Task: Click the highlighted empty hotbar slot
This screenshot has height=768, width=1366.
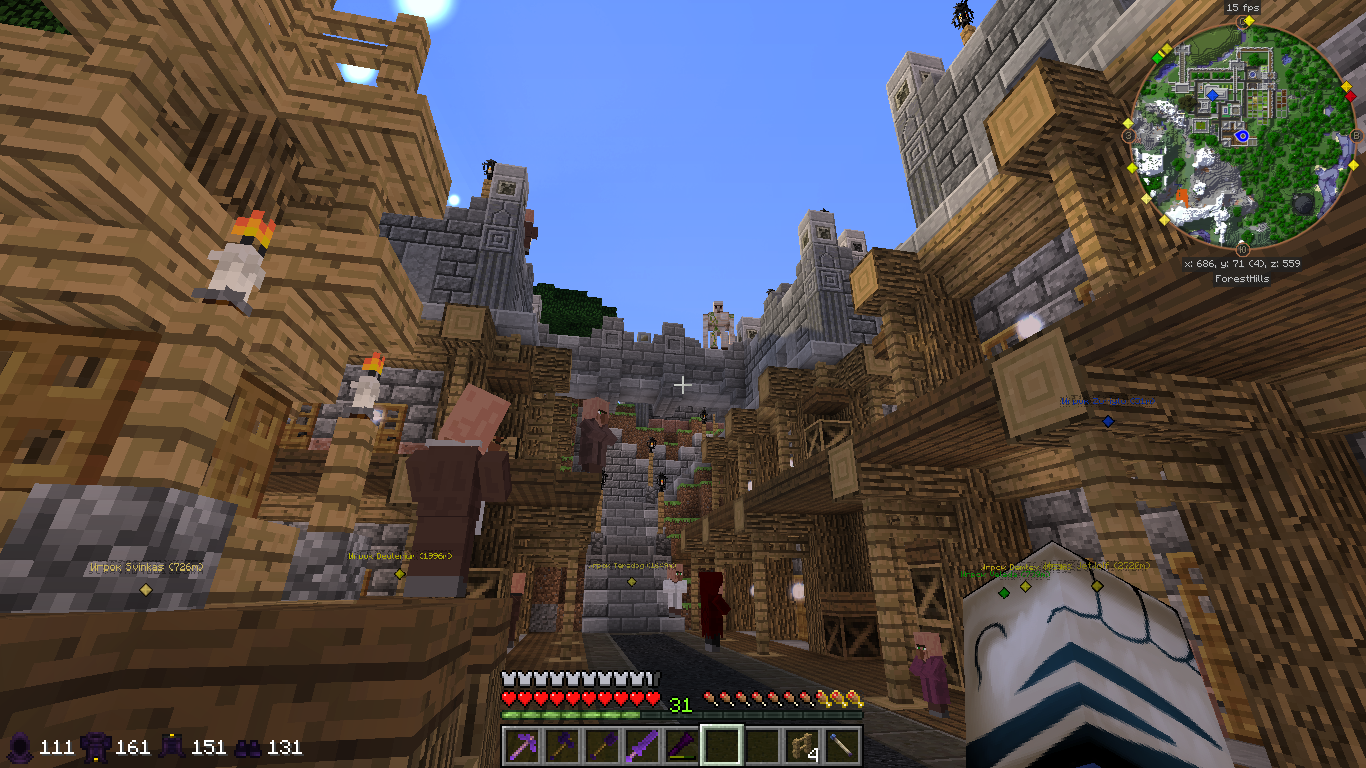Action: tap(722, 745)
